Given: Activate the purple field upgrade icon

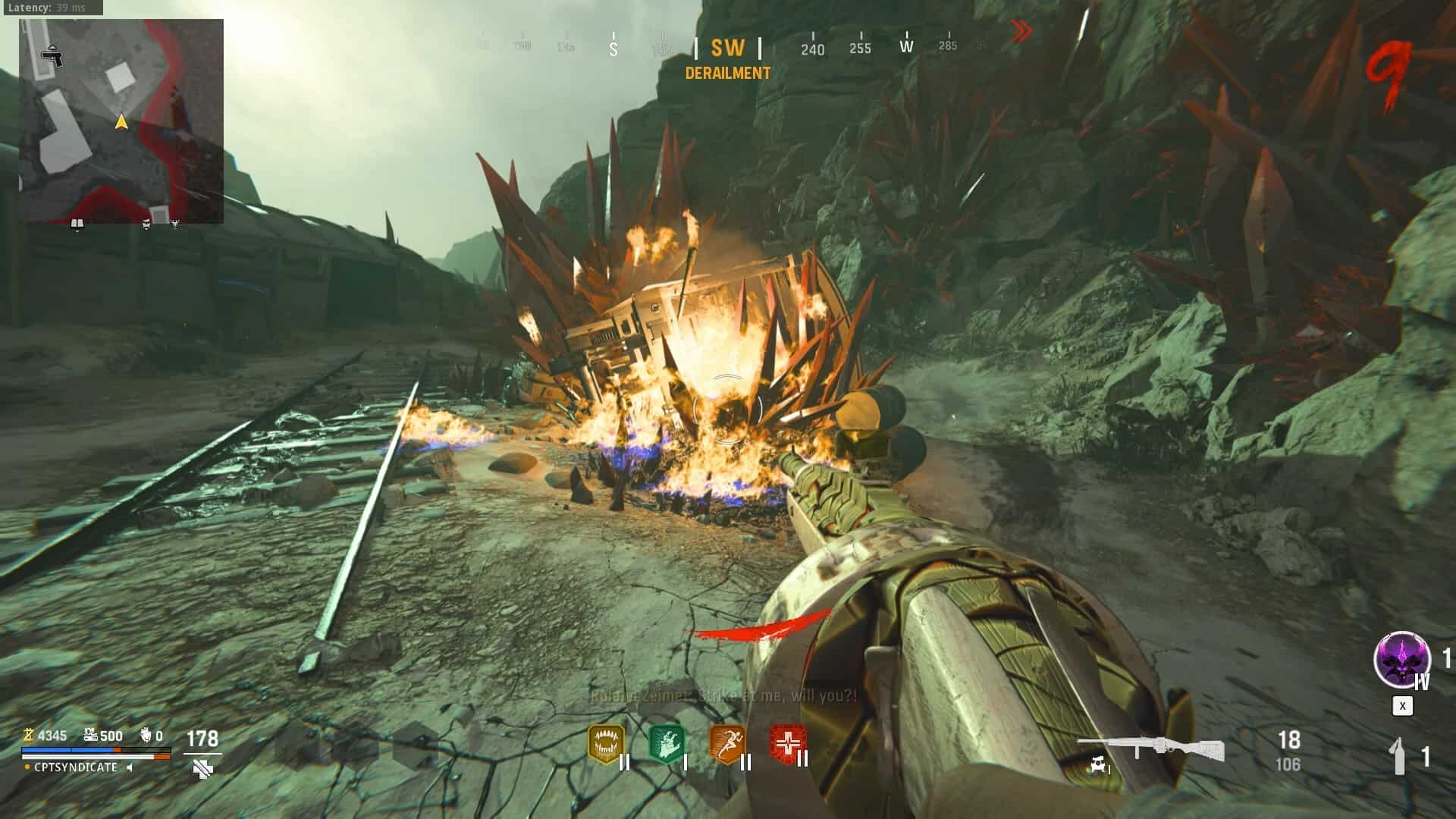Looking at the screenshot, I should point(1401,660).
